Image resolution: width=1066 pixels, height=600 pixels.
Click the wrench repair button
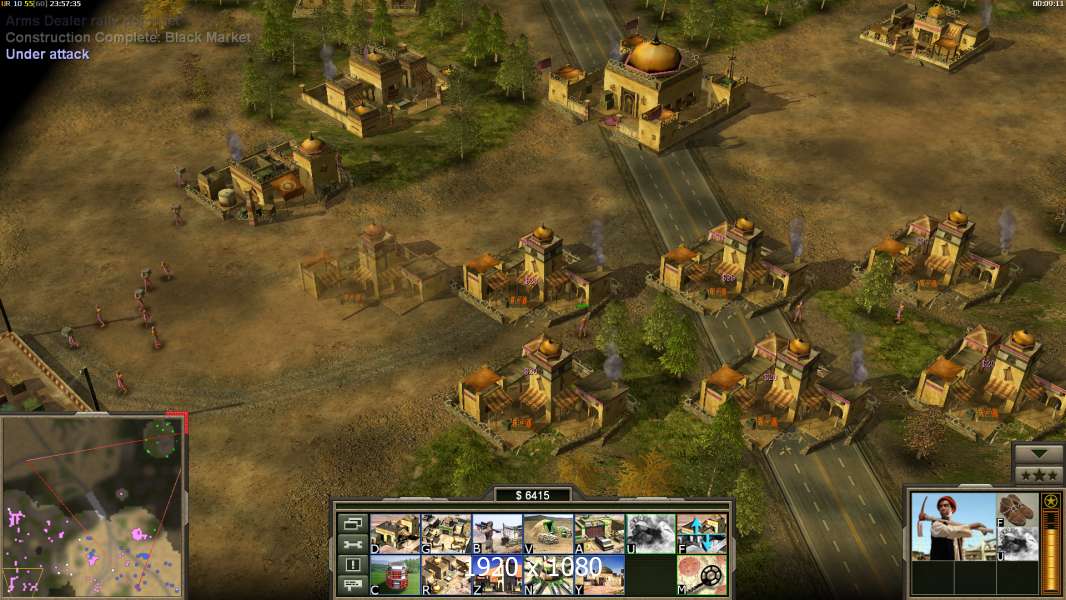[351, 544]
